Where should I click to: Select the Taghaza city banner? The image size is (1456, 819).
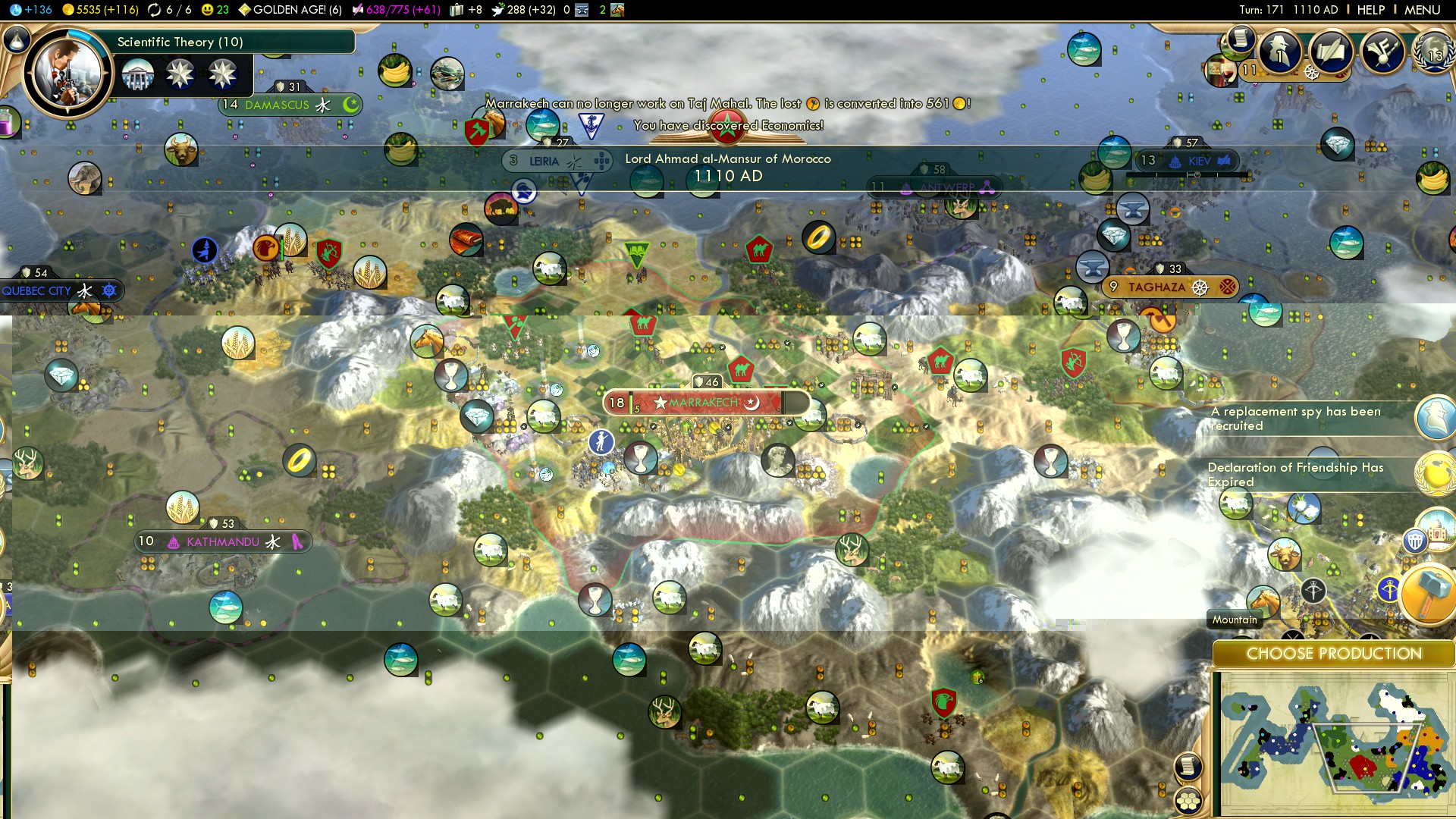tap(1156, 287)
